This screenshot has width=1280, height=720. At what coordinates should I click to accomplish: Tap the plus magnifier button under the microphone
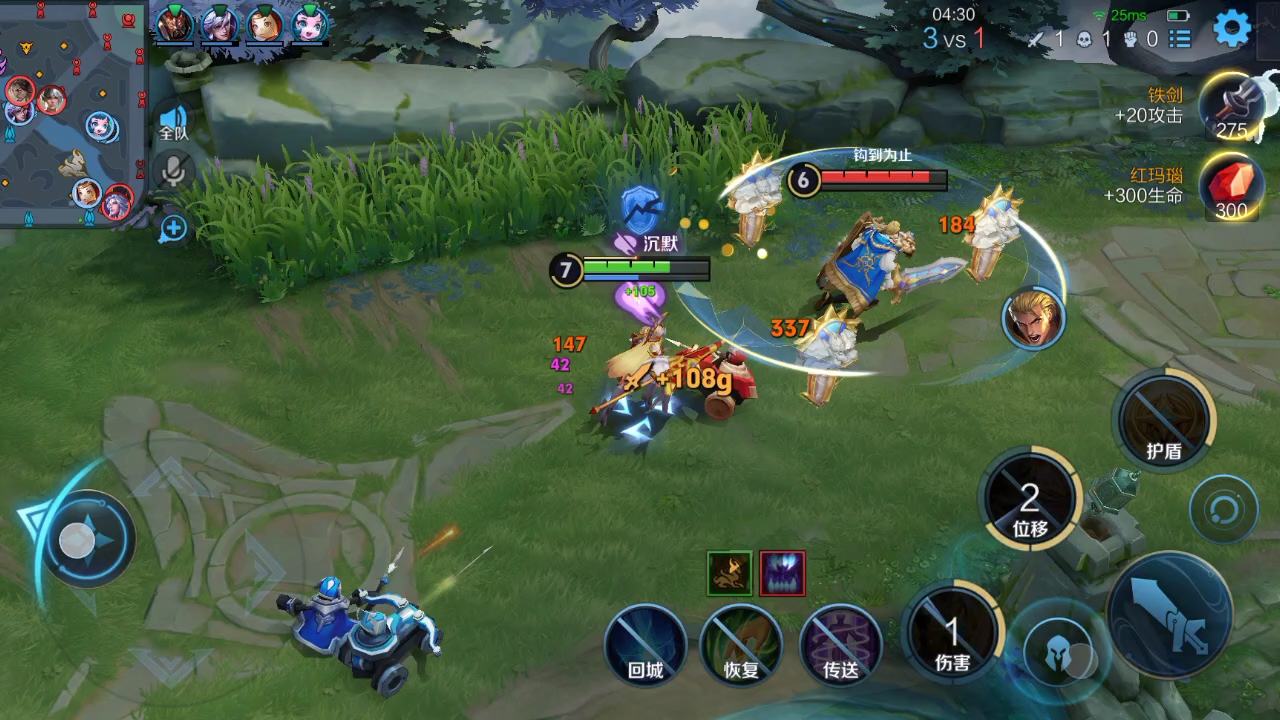click(174, 228)
